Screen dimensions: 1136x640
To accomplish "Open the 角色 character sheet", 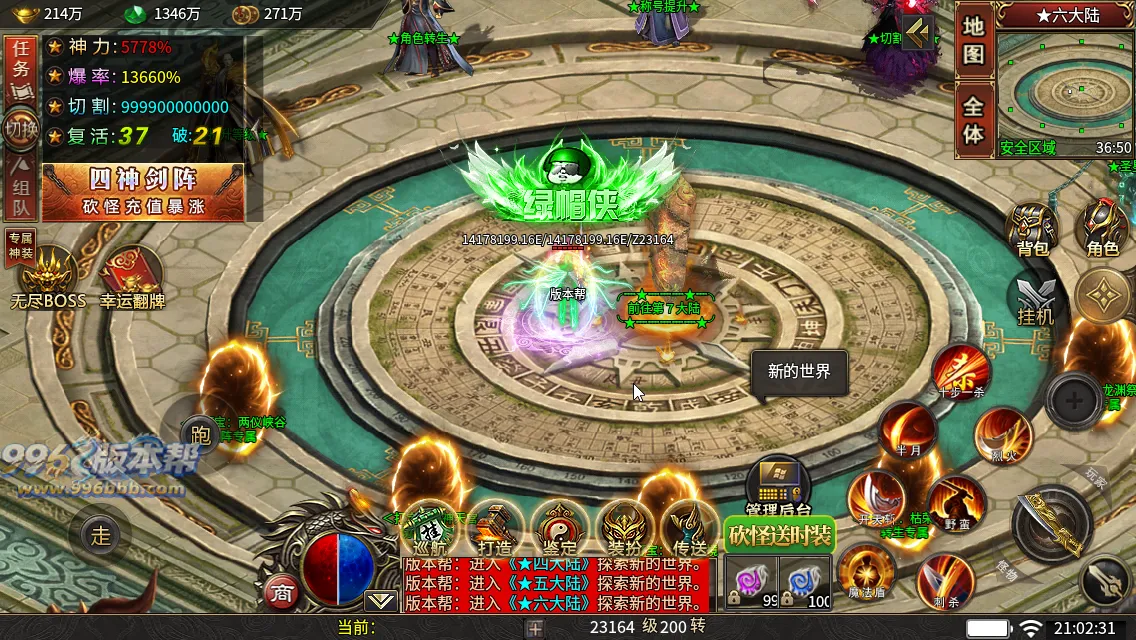I will (x=1102, y=230).
